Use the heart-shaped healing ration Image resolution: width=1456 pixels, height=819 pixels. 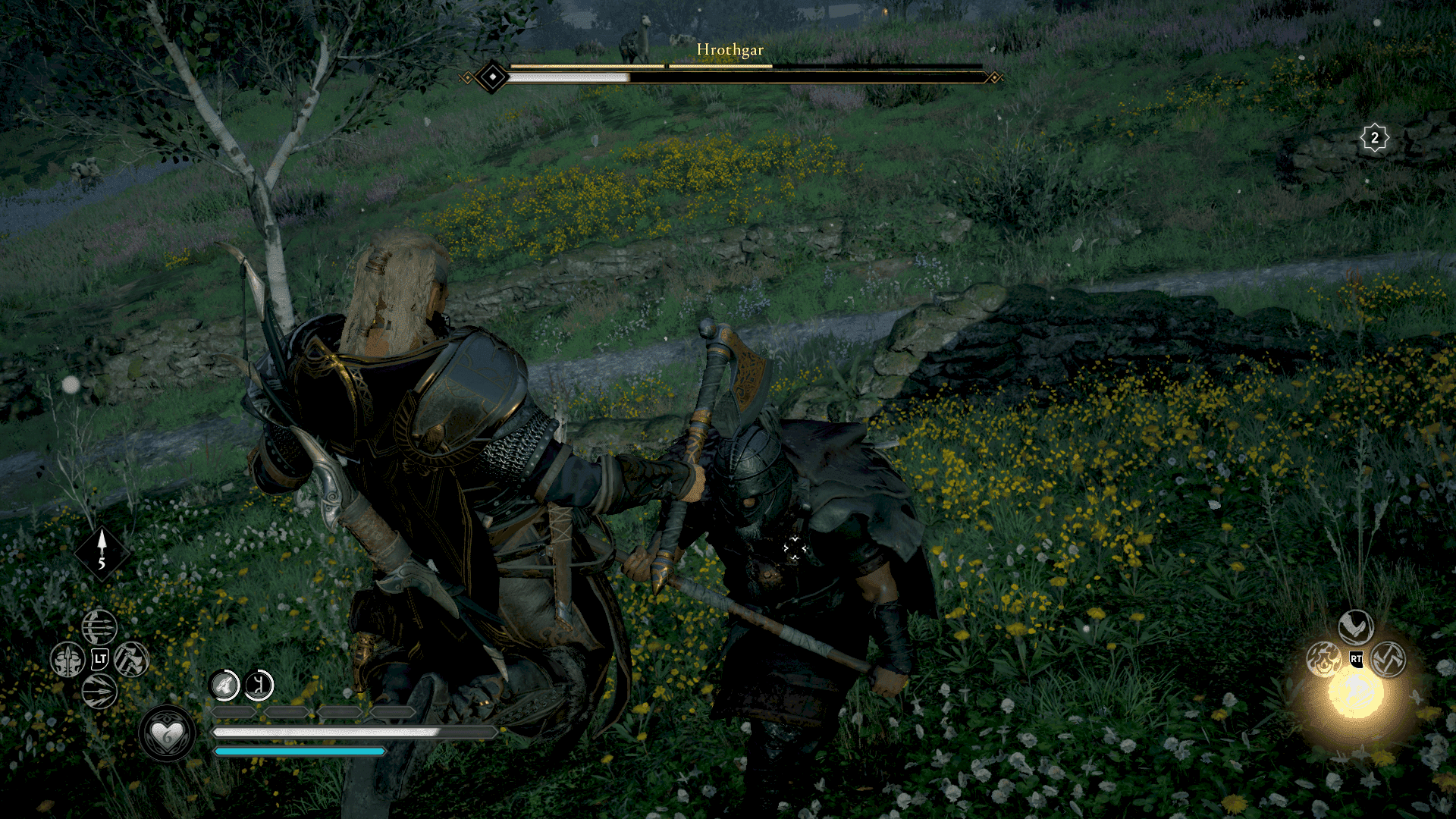(168, 734)
